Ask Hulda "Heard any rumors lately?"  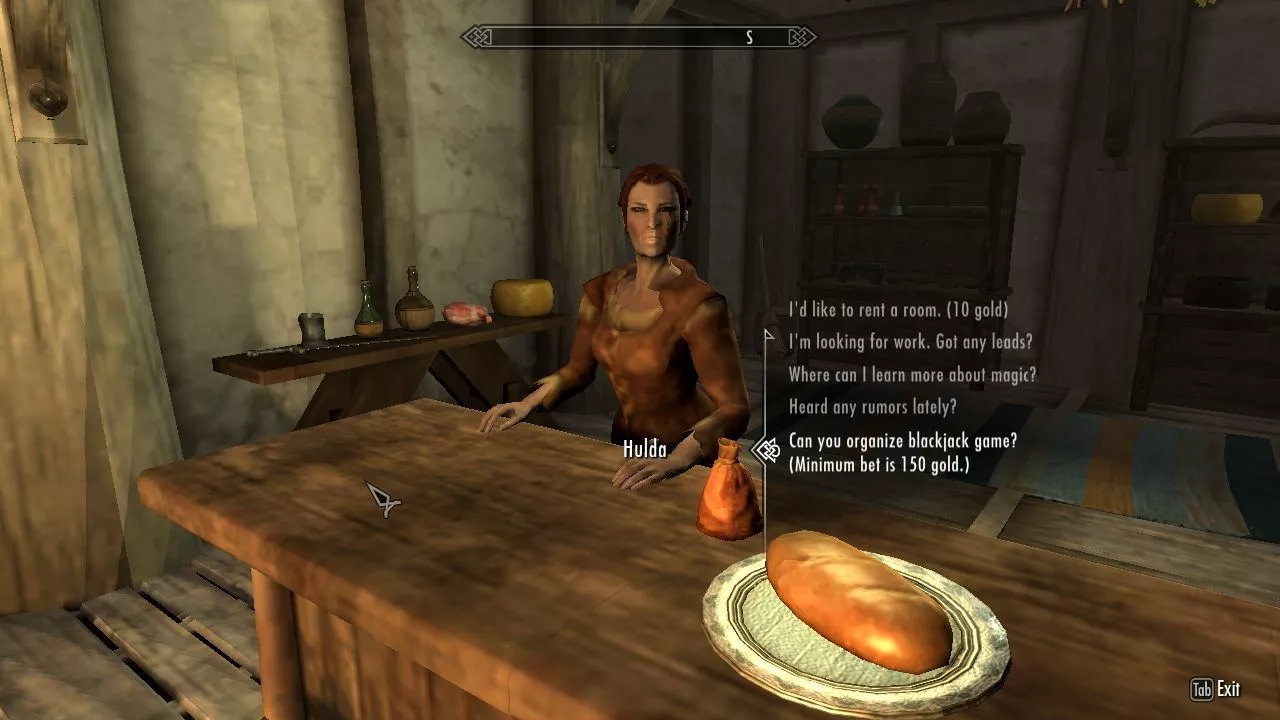tap(872, 407)
